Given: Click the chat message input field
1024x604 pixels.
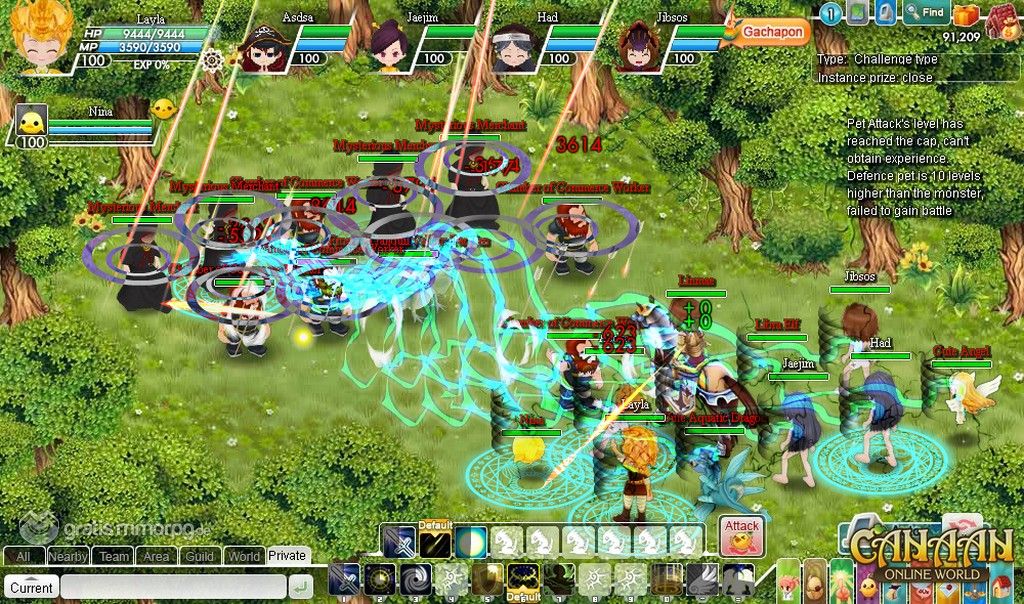Looking at the screenshot, I should (x=172, y=587).
